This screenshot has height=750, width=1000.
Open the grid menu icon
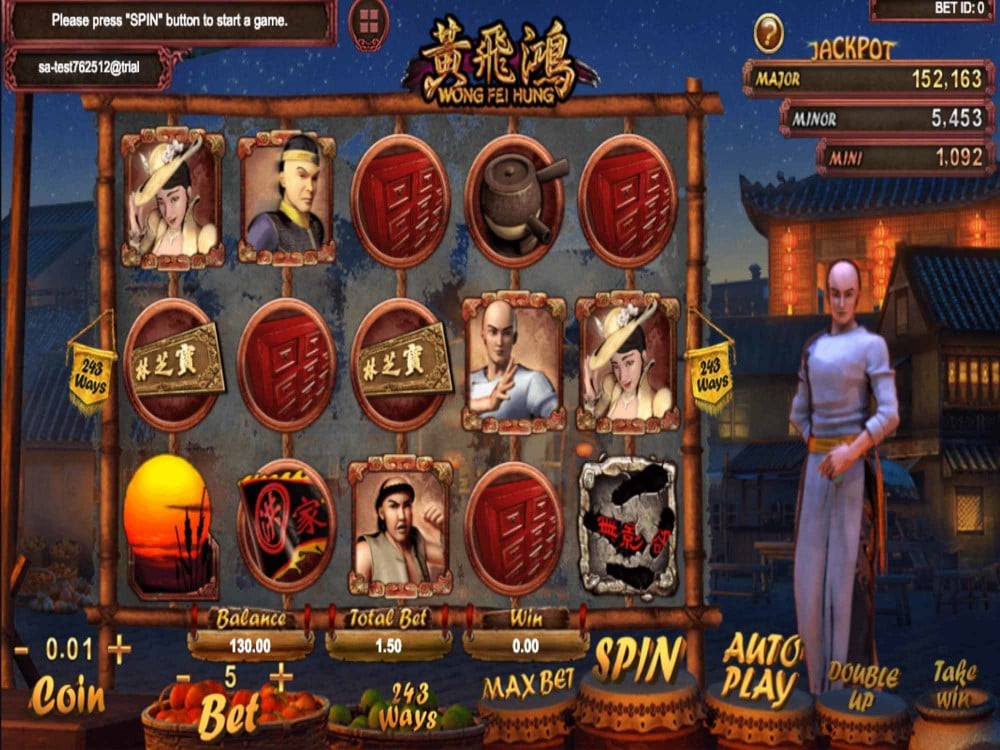pyautogui.click(x=368, y=22)
